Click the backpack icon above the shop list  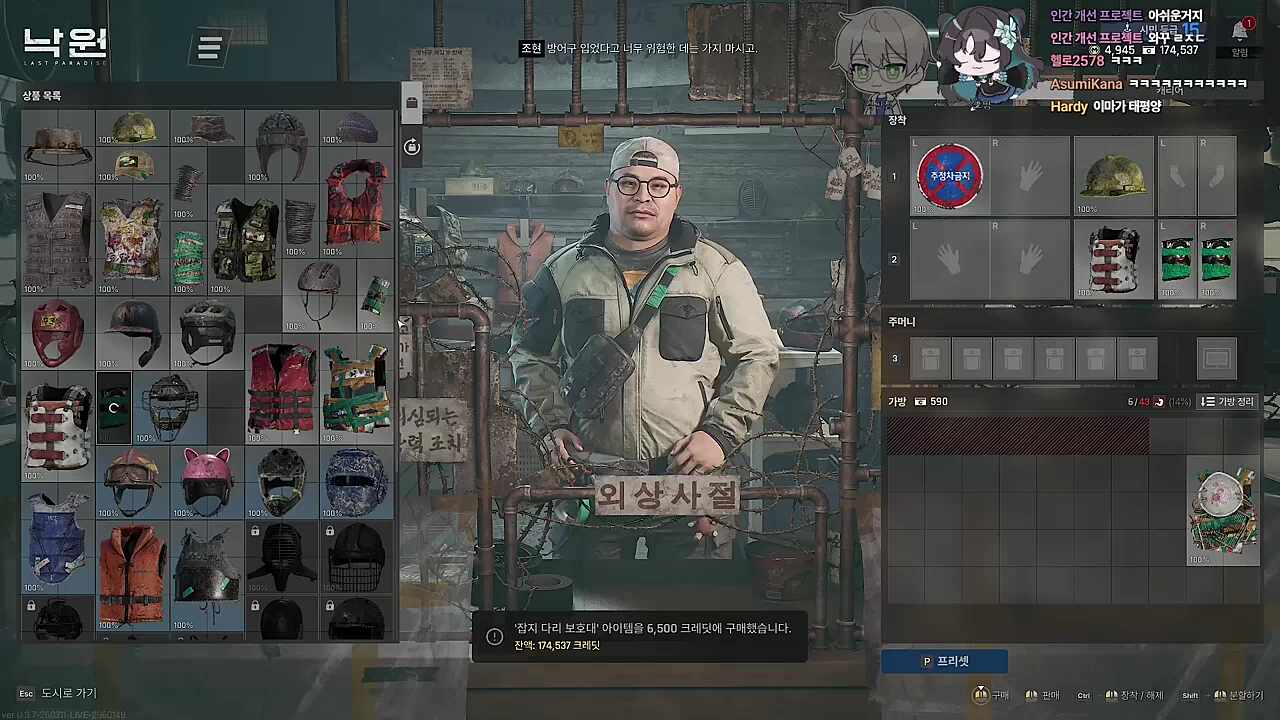[x=411, y=103]
